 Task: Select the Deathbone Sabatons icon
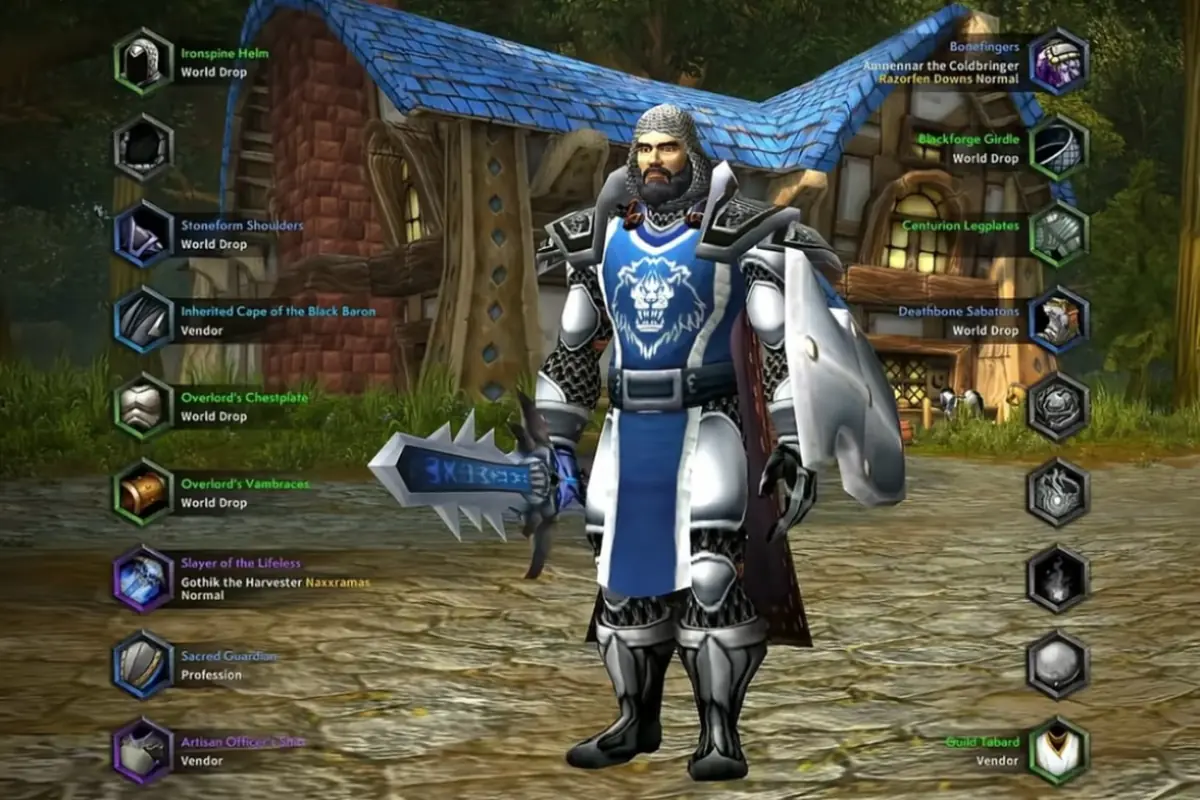(x=1058, y=320)
